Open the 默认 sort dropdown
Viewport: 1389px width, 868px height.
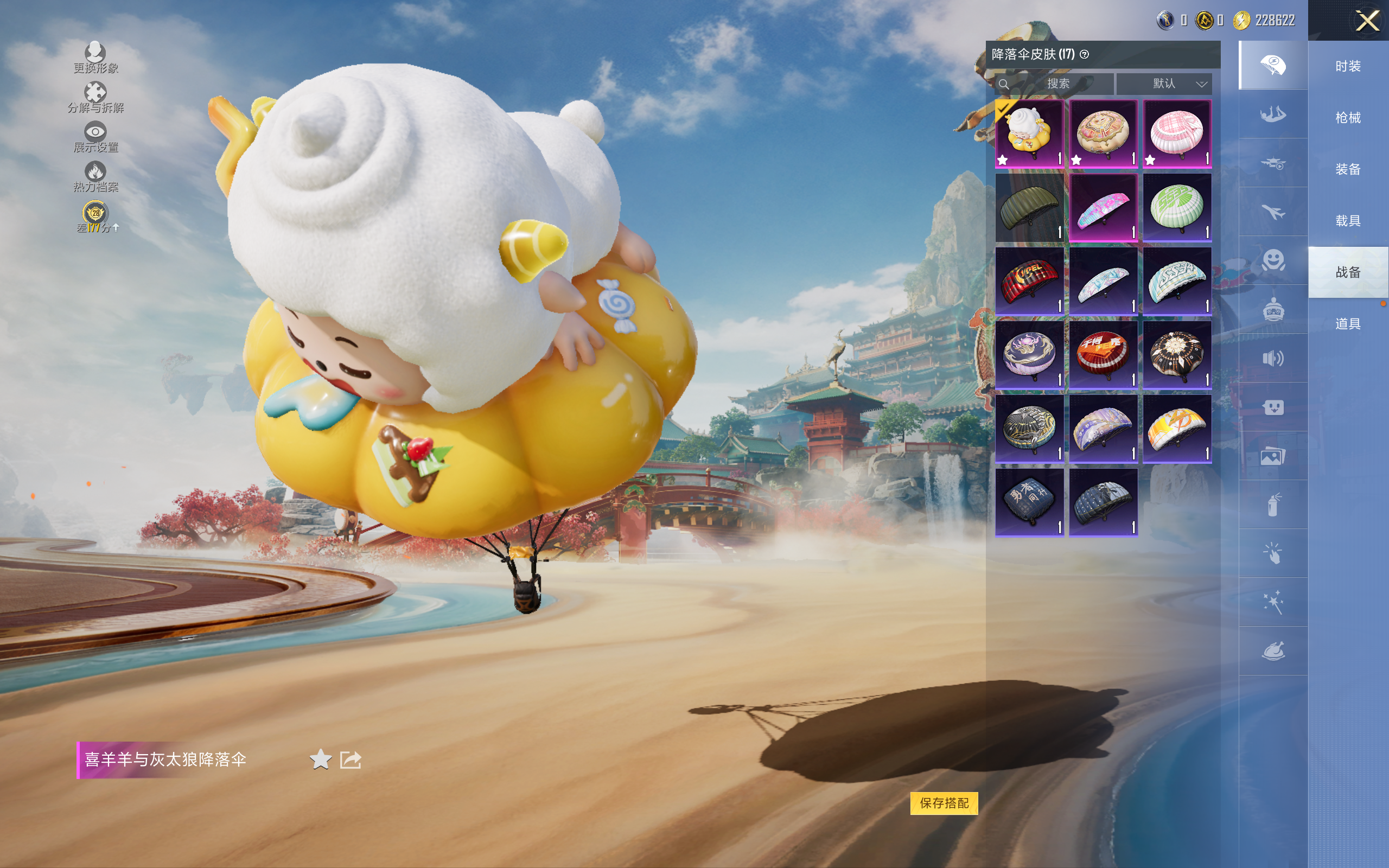point(1164,84)
